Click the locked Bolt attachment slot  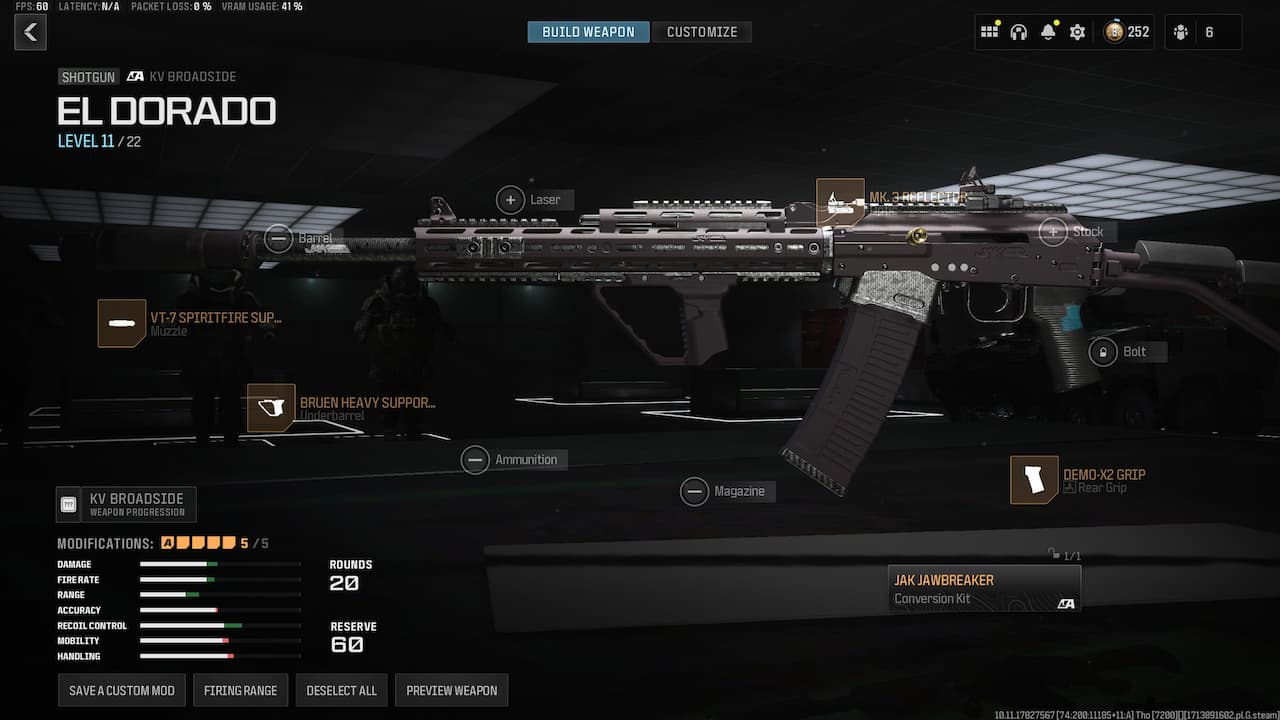[x=1103, y=351]
